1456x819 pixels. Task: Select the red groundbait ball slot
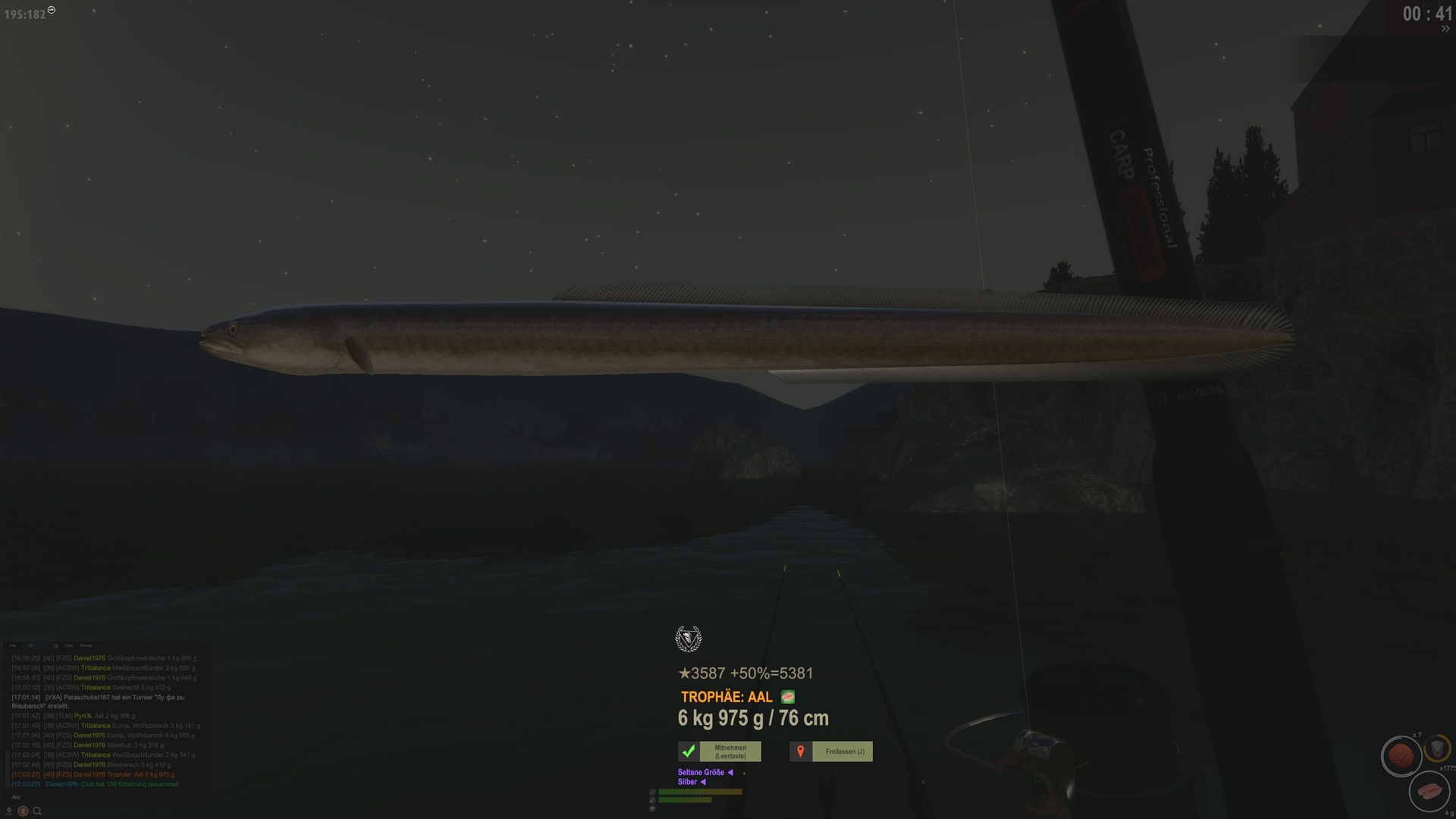pyautogui.click(x=1400, y=756)
